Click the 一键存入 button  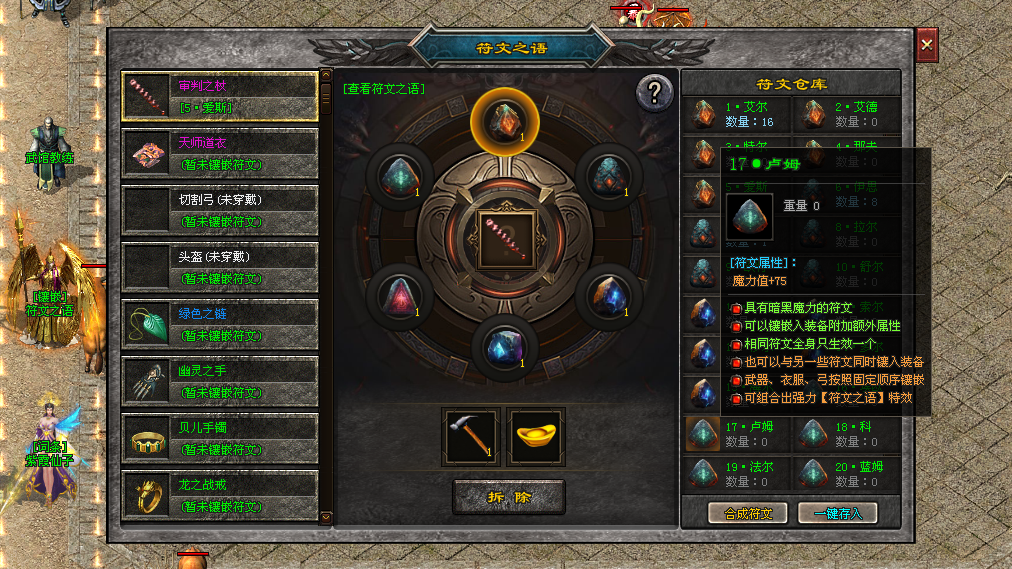click(837, 513)
